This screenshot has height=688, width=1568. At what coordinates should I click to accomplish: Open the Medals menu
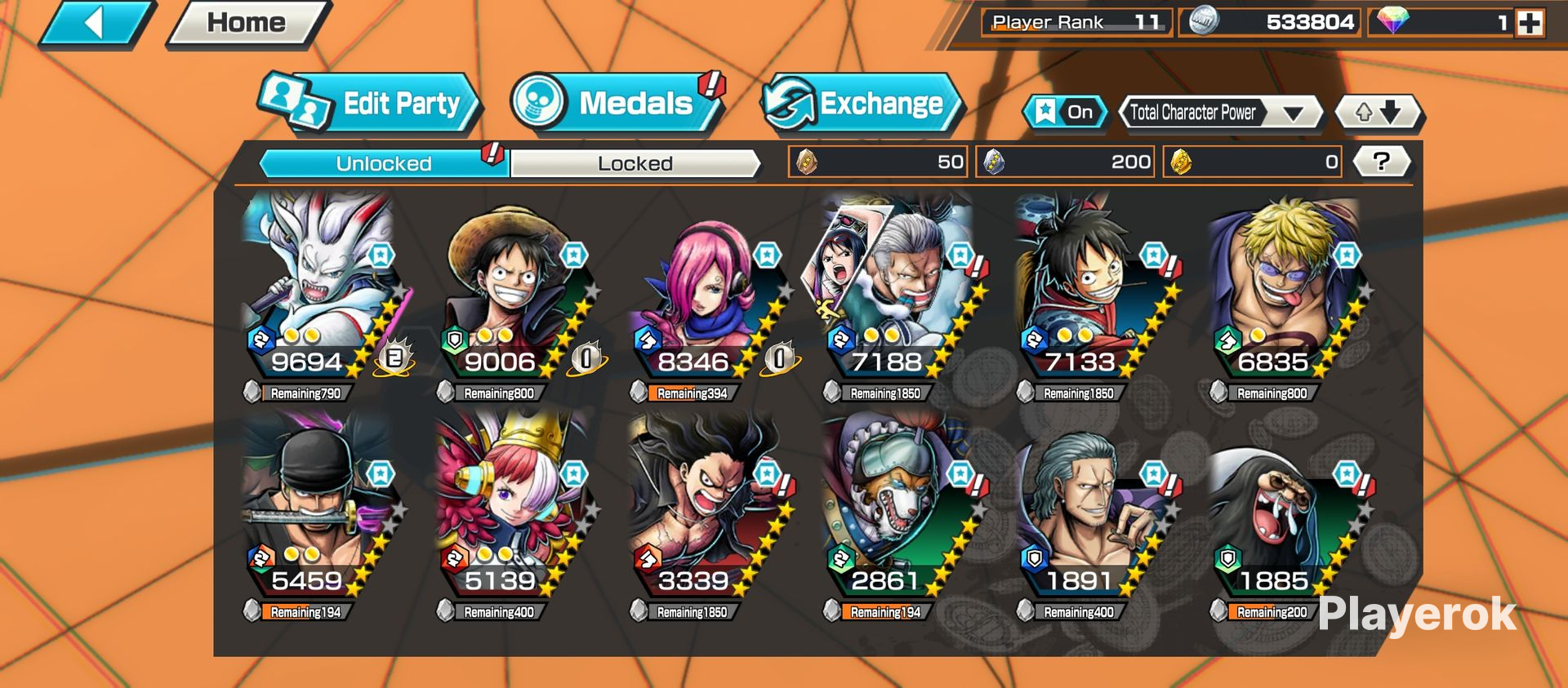tap(618, 104)
